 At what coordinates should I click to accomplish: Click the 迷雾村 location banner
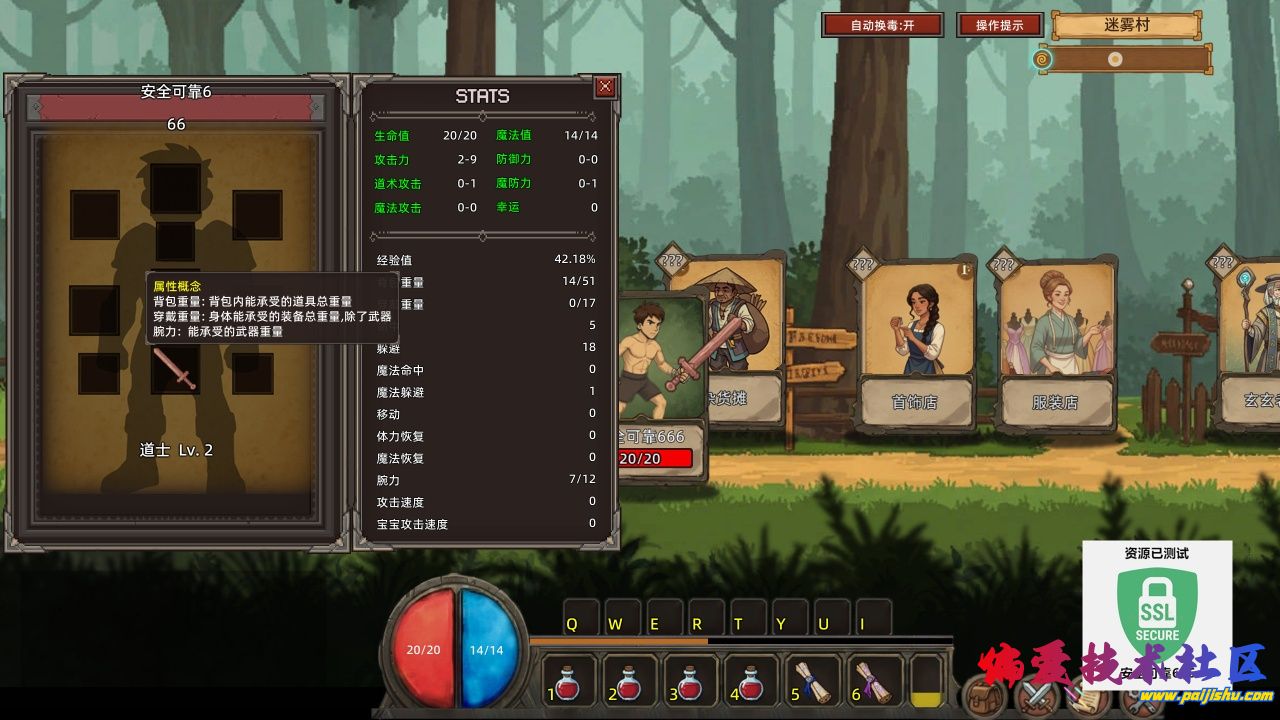[x=1126, y=25]
